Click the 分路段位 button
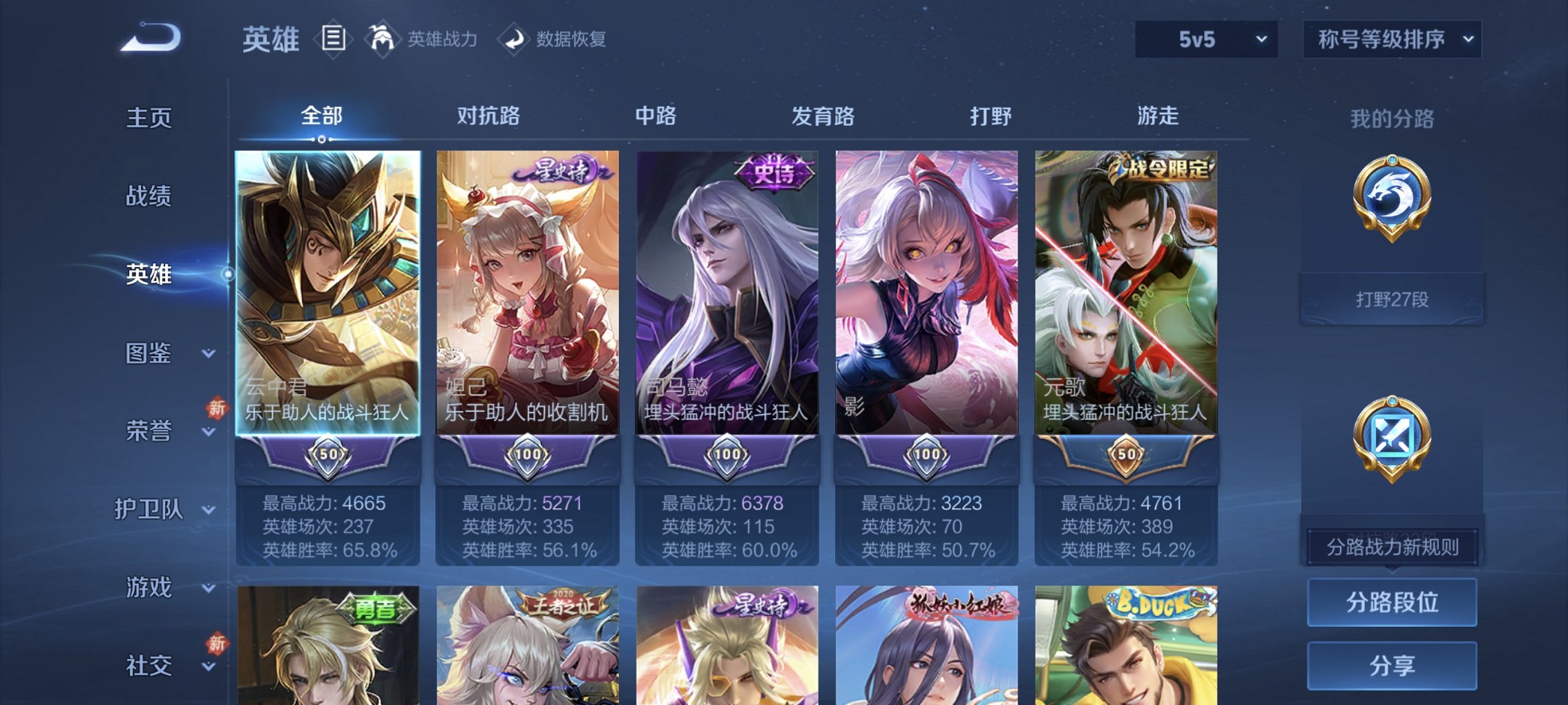The width and height of the screenshot is (1568, 705). [x=1393, y=601]
